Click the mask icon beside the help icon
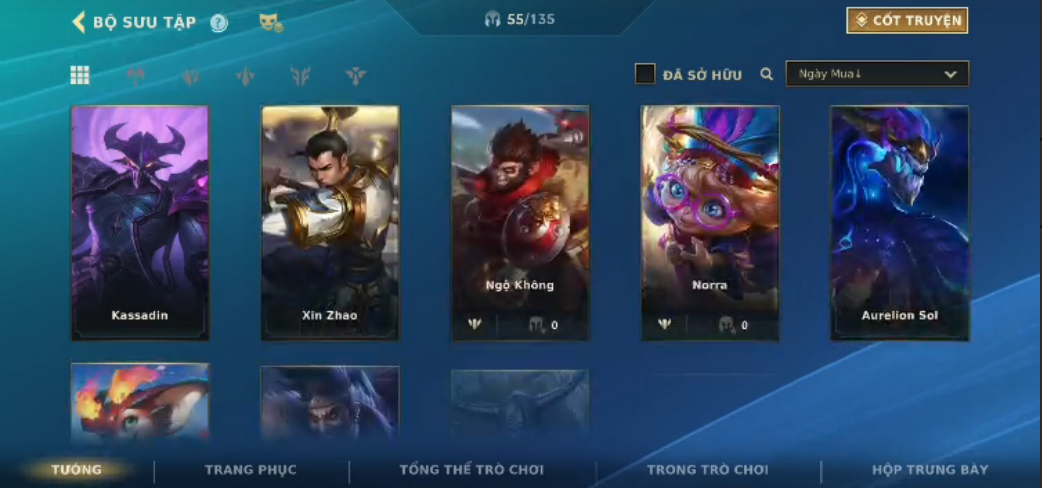This screenshot has height=488, width=1042. [269, 22]
